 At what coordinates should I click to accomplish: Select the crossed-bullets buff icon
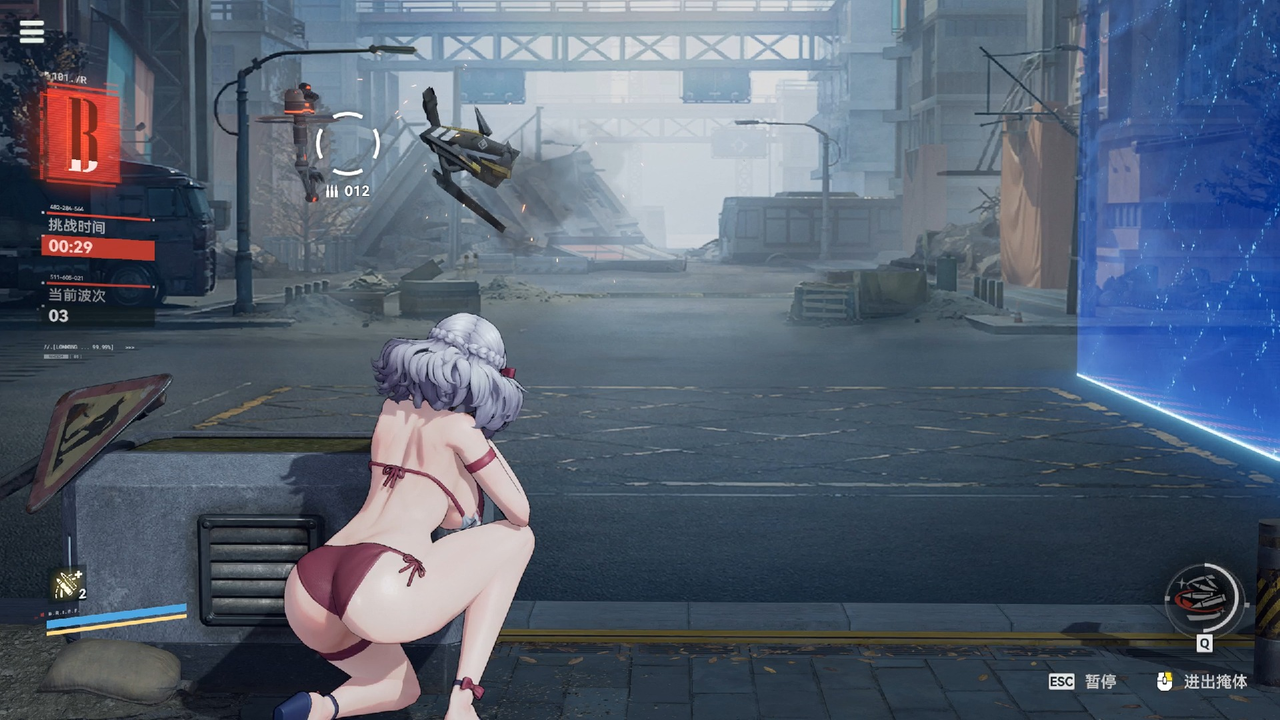[x=68, y=583]
